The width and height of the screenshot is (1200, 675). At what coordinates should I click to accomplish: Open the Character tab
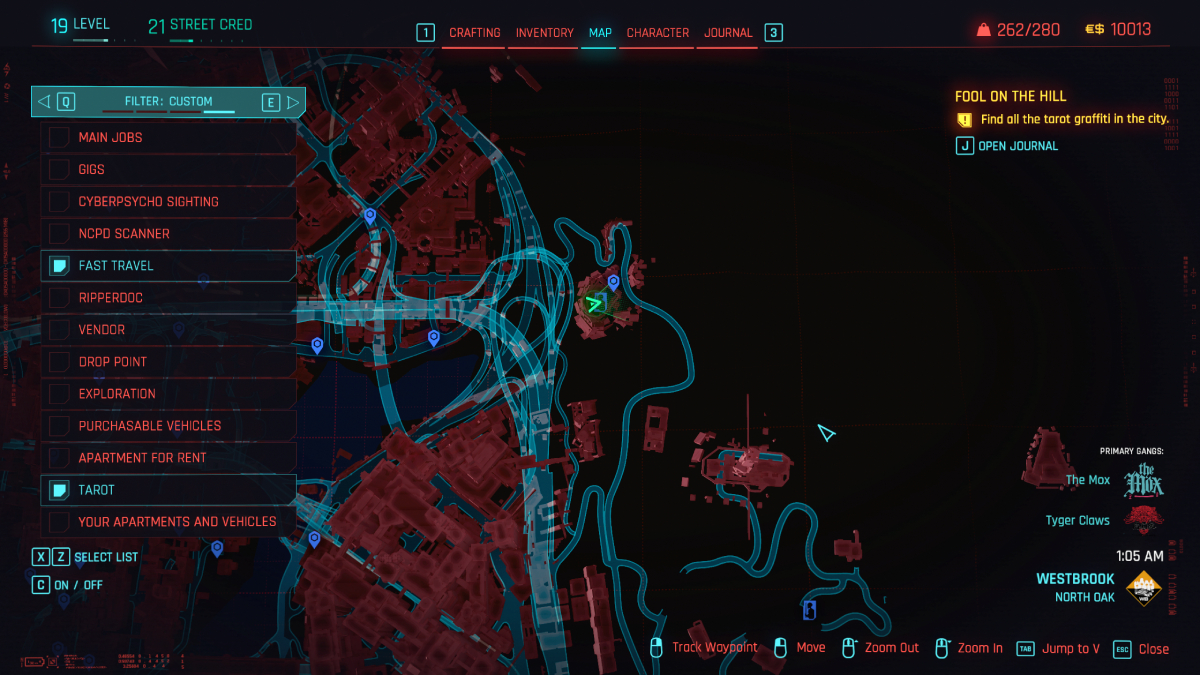click(657, 33)
